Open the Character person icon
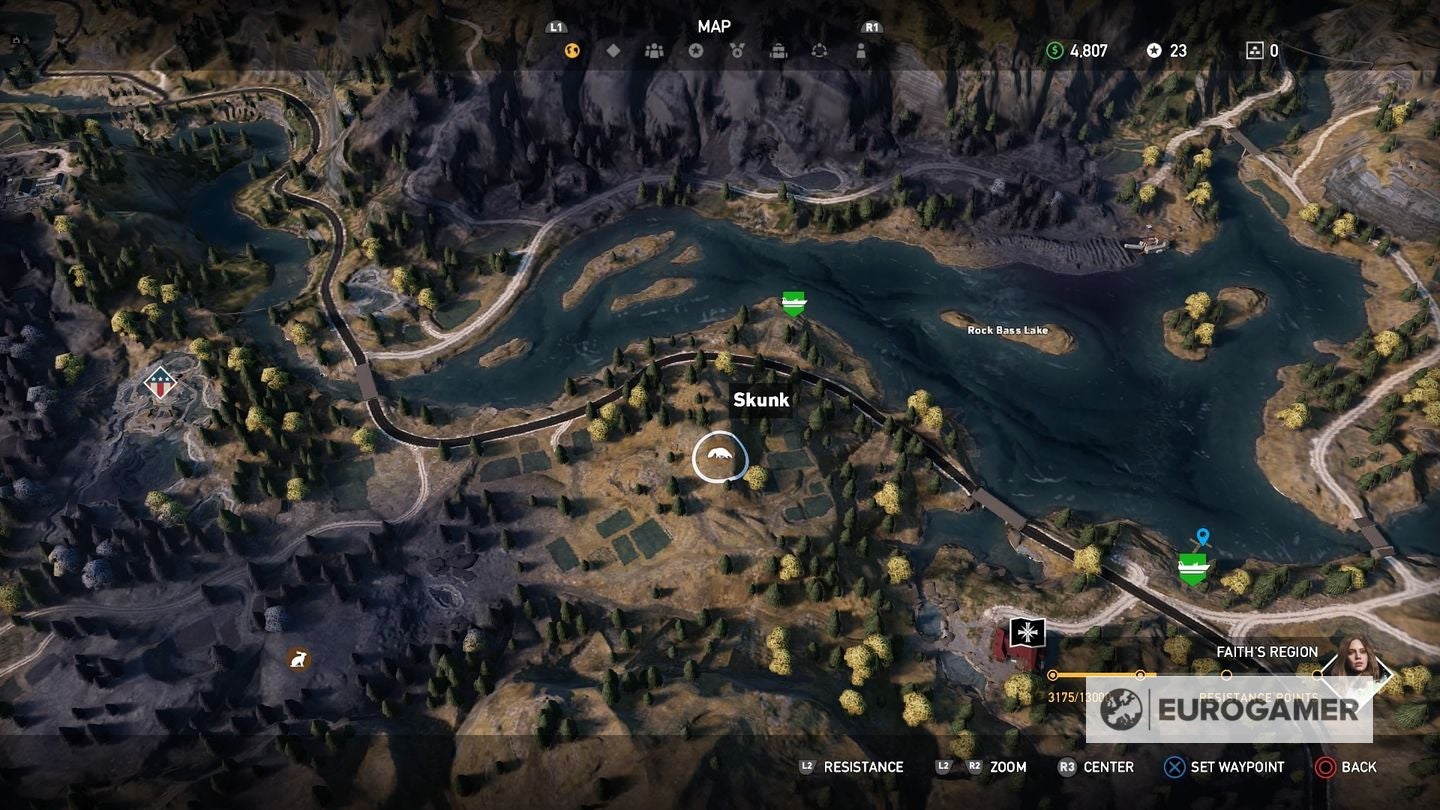 point(862,50)
